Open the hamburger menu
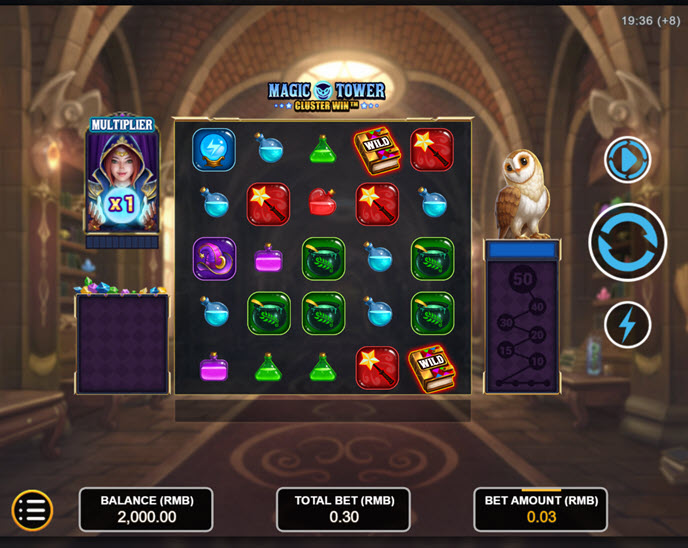The width and height of the screenshot is (688, 548). coord(32,510)
